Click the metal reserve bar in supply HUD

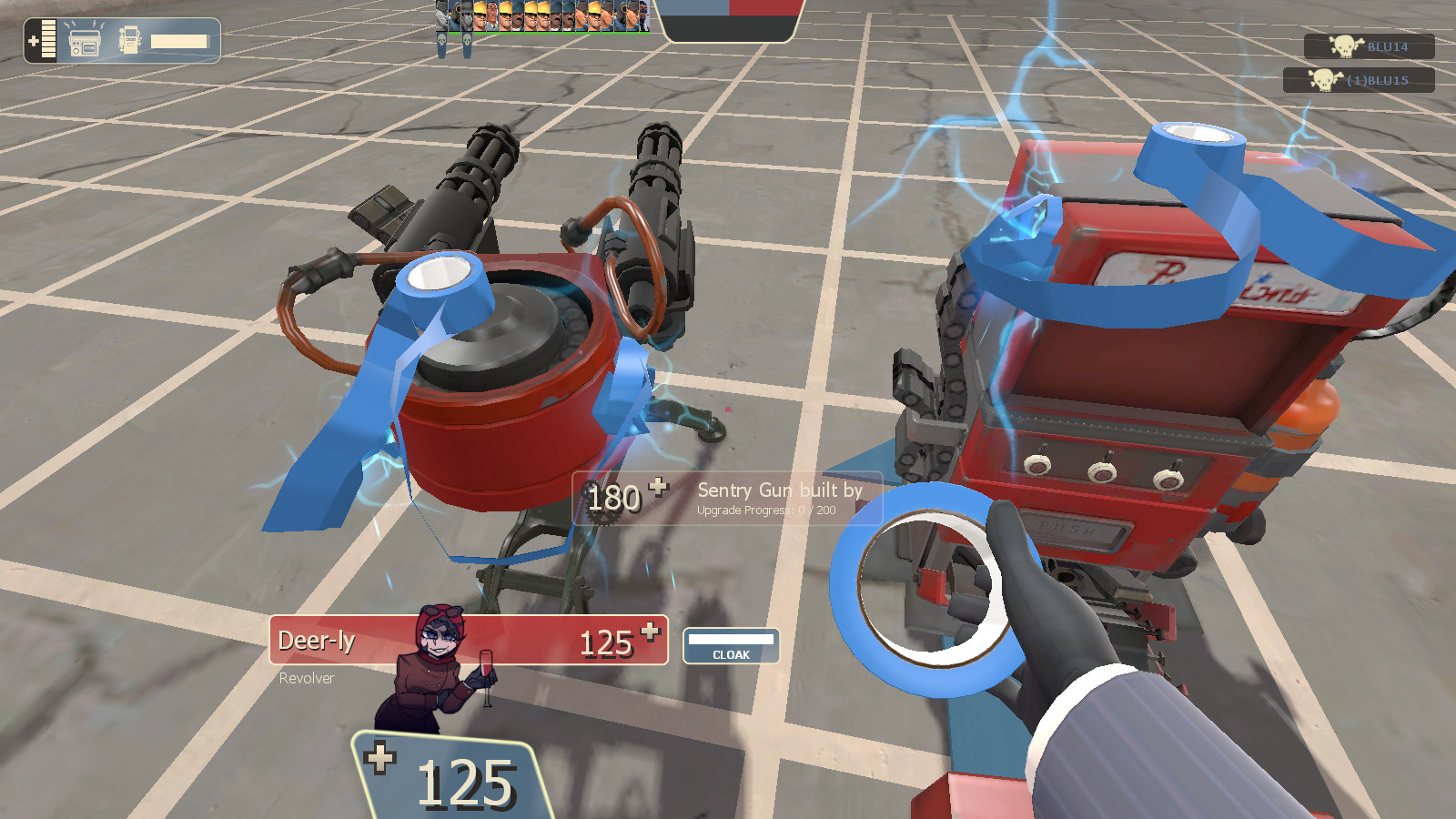coord(180,41)
